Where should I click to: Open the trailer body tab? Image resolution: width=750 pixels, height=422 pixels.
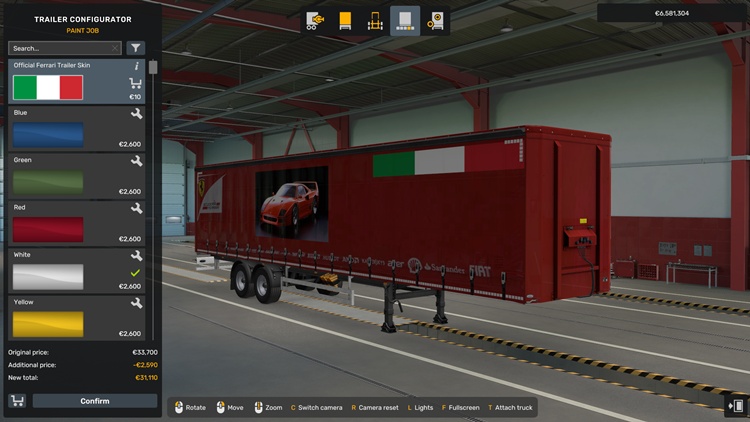pos(345,20)
